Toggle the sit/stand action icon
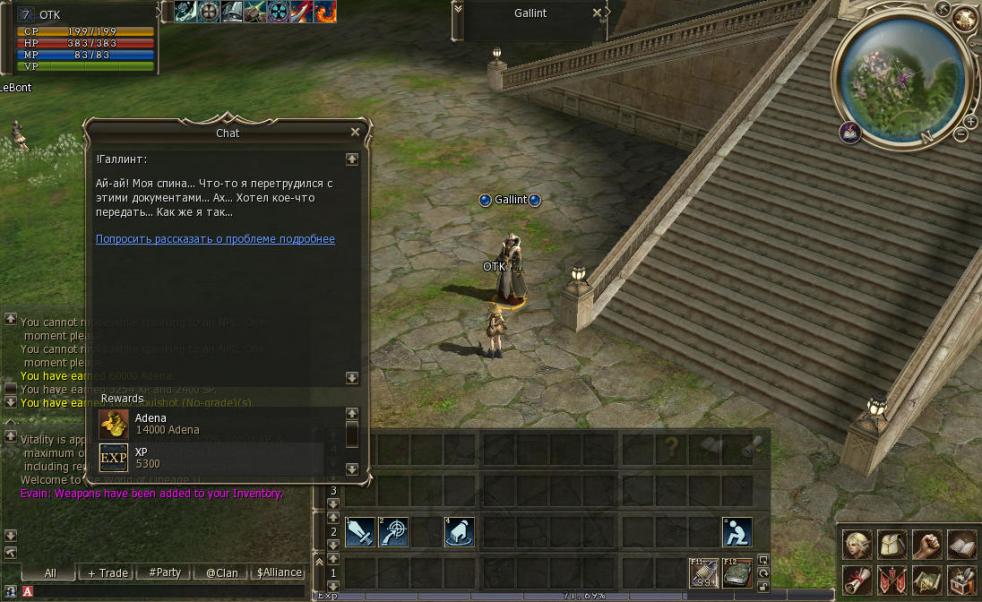 (x=737, y=532)
